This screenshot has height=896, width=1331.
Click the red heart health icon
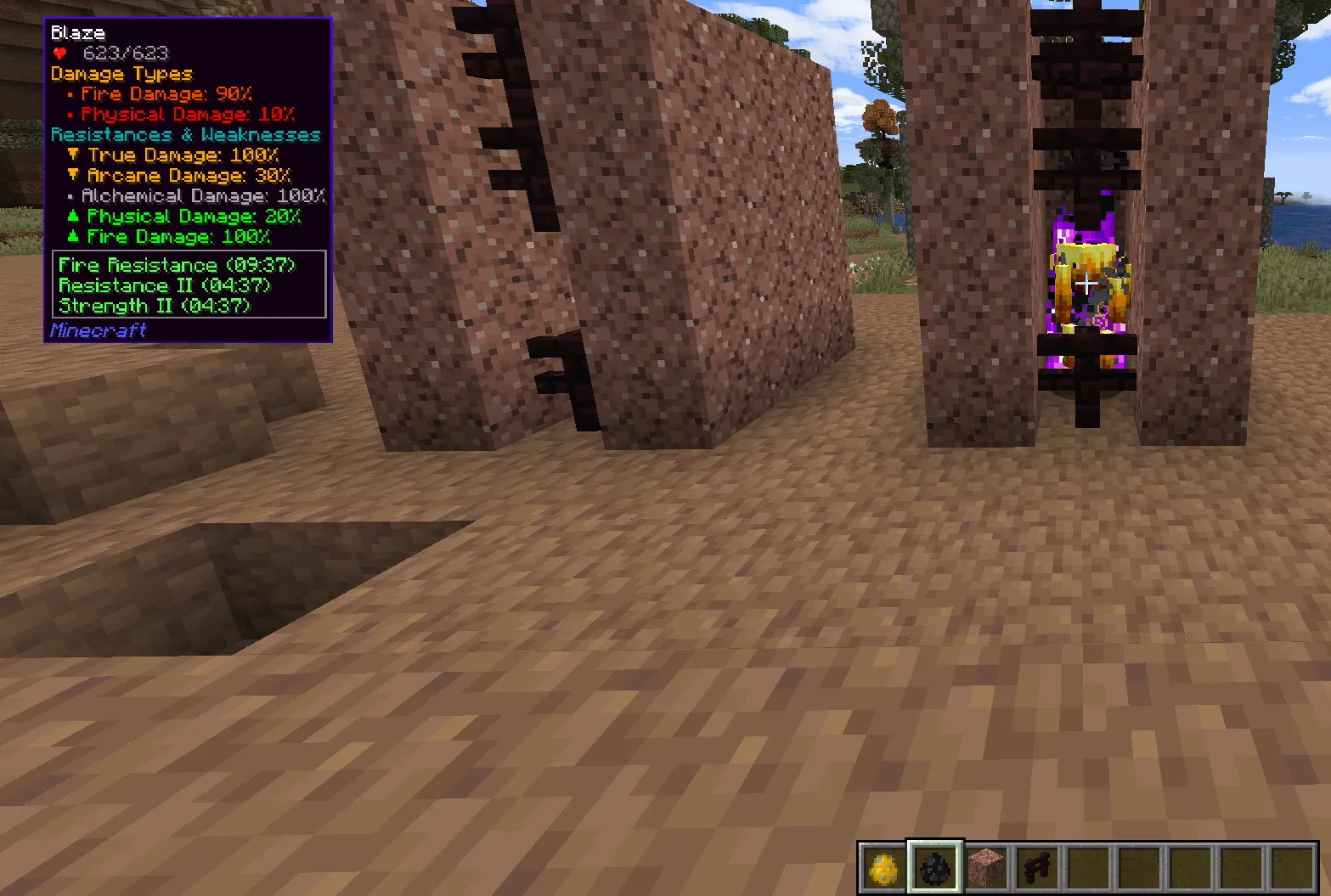(59, 52)
